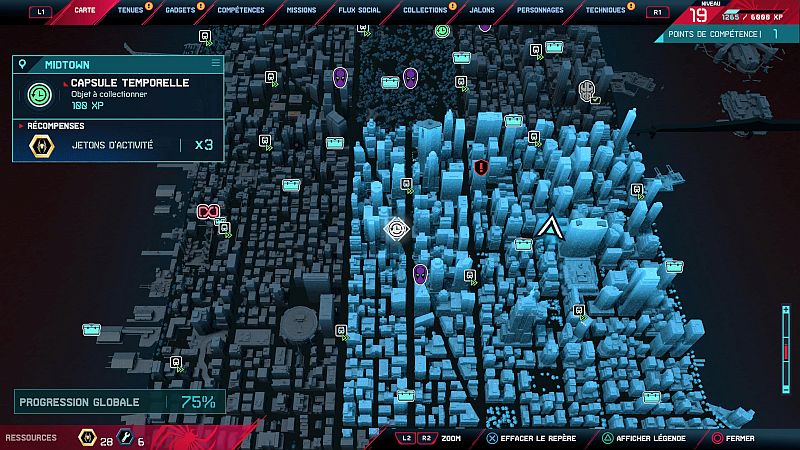Select the red exclamation mark map marker
800x450 pixels.
481,167
